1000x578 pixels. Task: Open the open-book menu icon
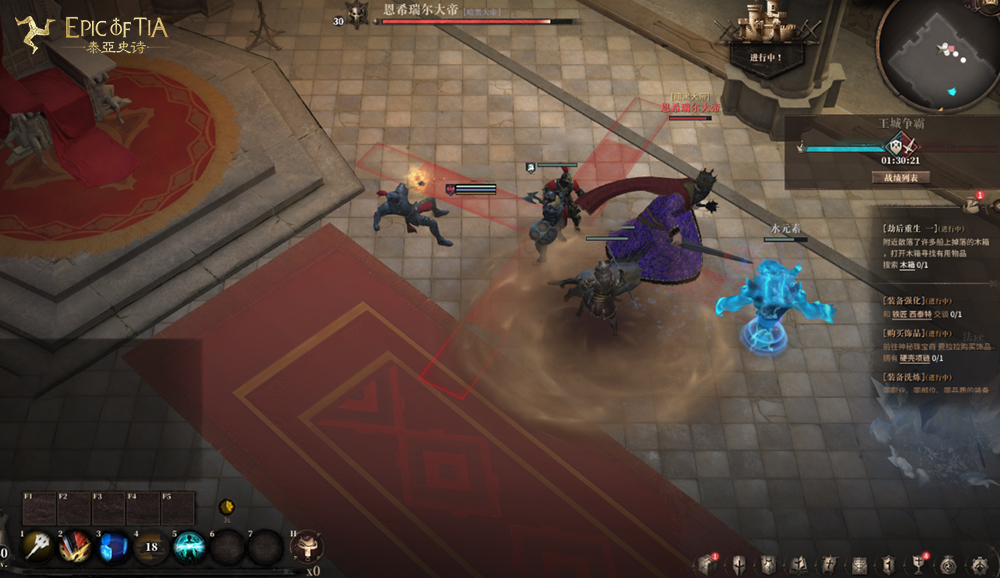(798, 565)
